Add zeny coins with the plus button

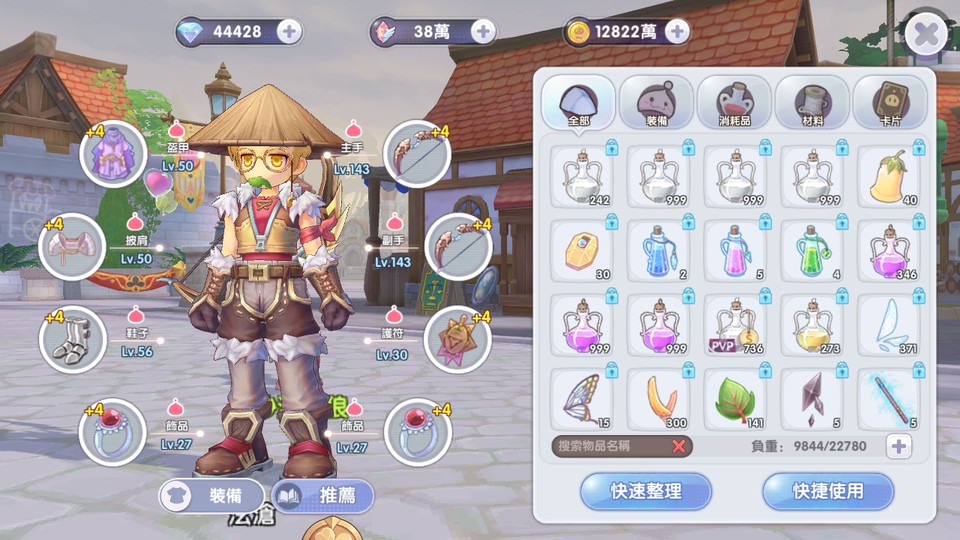pos(677,31)
